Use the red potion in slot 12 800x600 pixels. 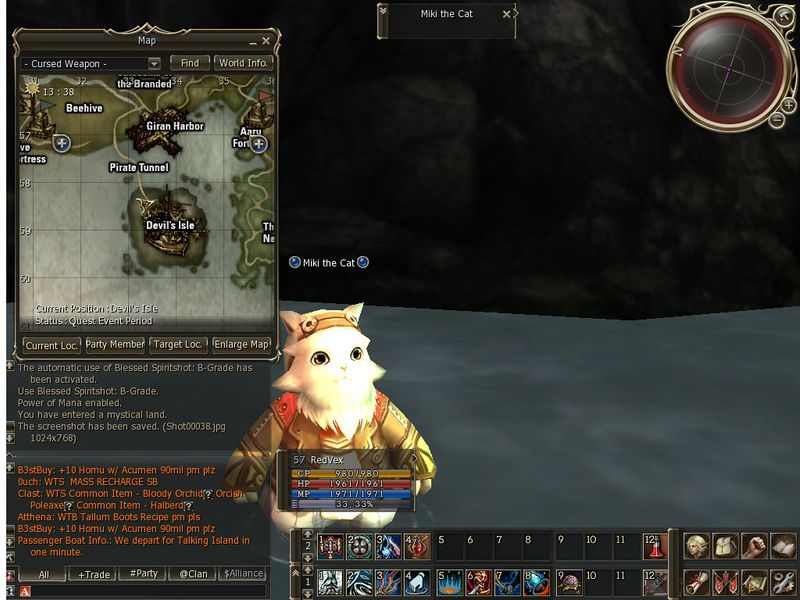click(x=655, y=546)
